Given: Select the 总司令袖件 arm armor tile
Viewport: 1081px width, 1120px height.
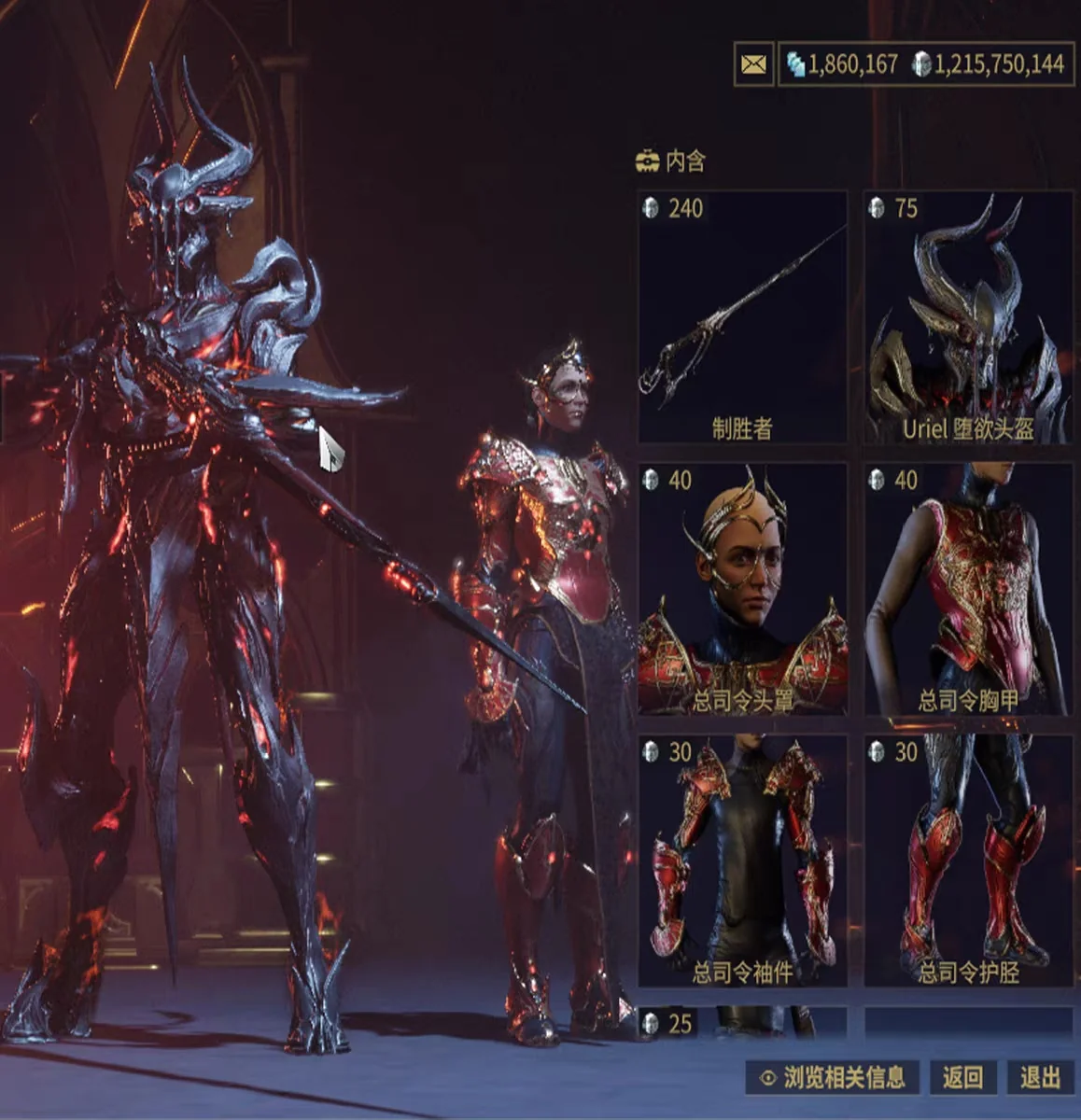Looking at the screenshot, I should tap(742, 861).
